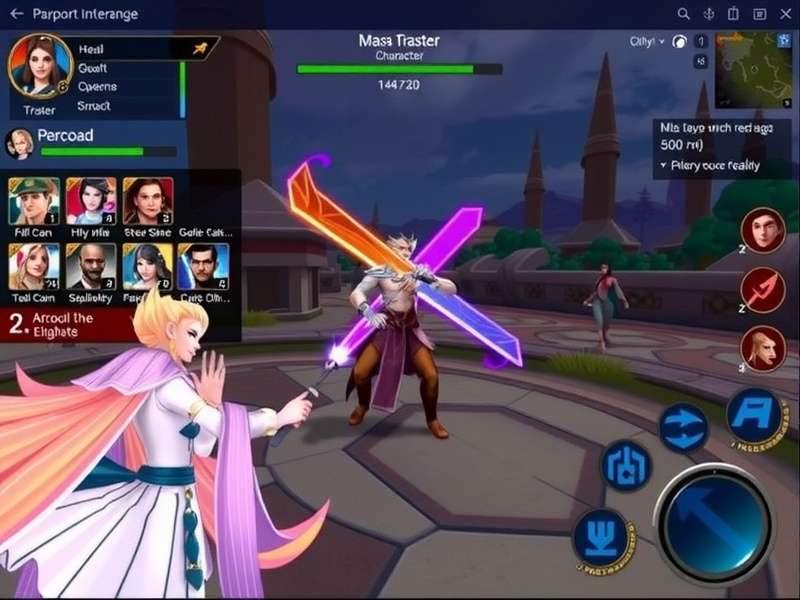
Task: Go back using the top-left arrow
Action: coord(16,14)
